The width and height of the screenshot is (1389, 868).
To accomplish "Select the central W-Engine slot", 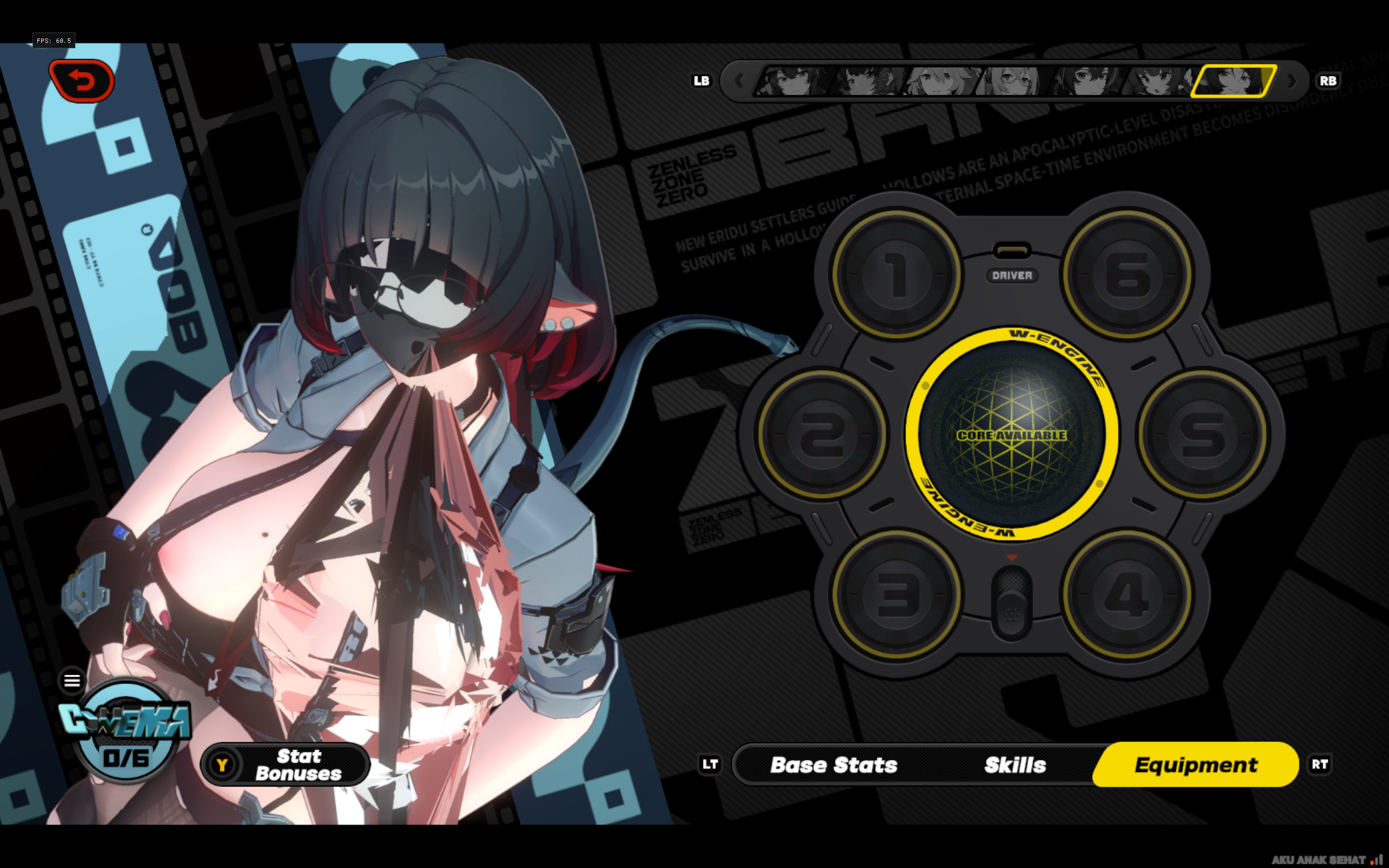I will click(x=1011, y=435).
